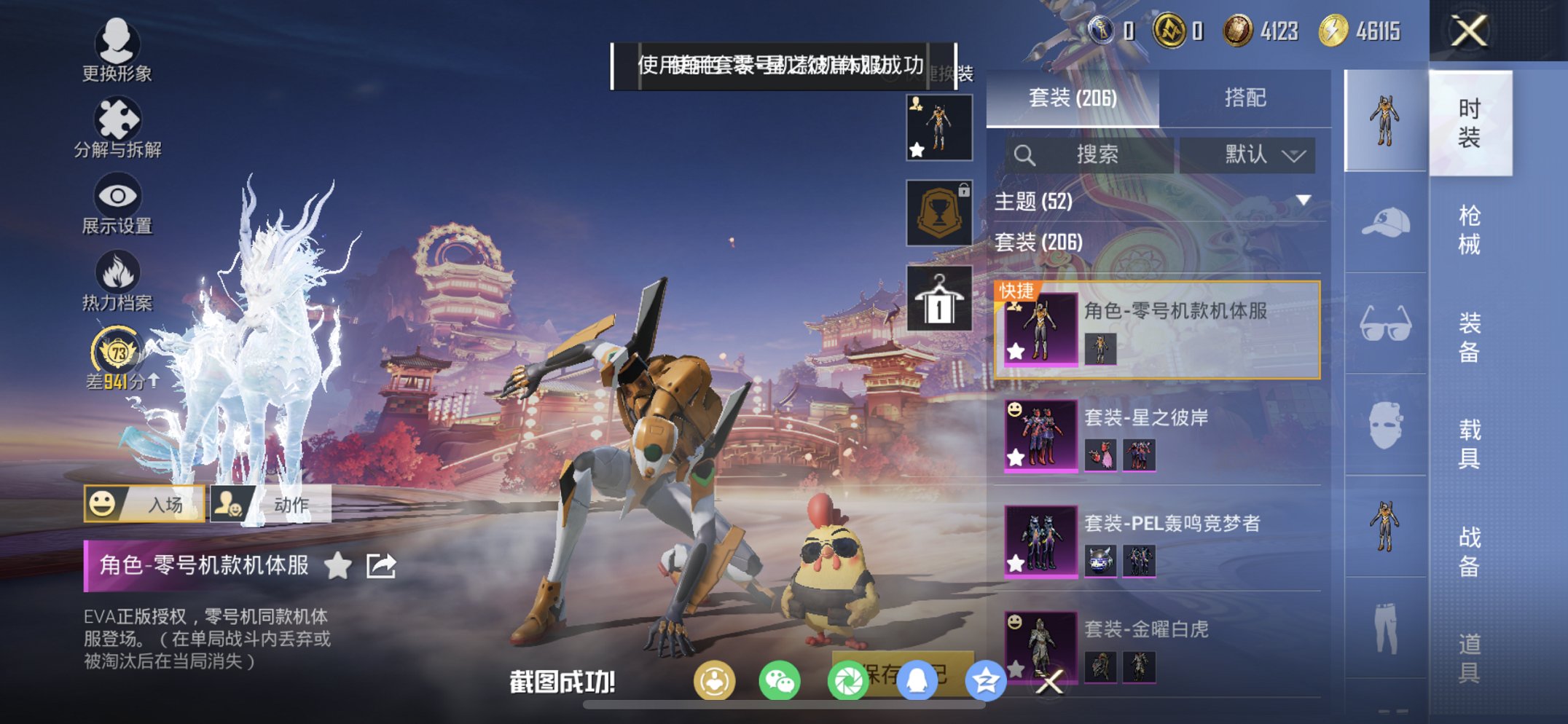Select the cap headwear category icon
Viewport: 1568px width, 724px height.
point(1385,223)
